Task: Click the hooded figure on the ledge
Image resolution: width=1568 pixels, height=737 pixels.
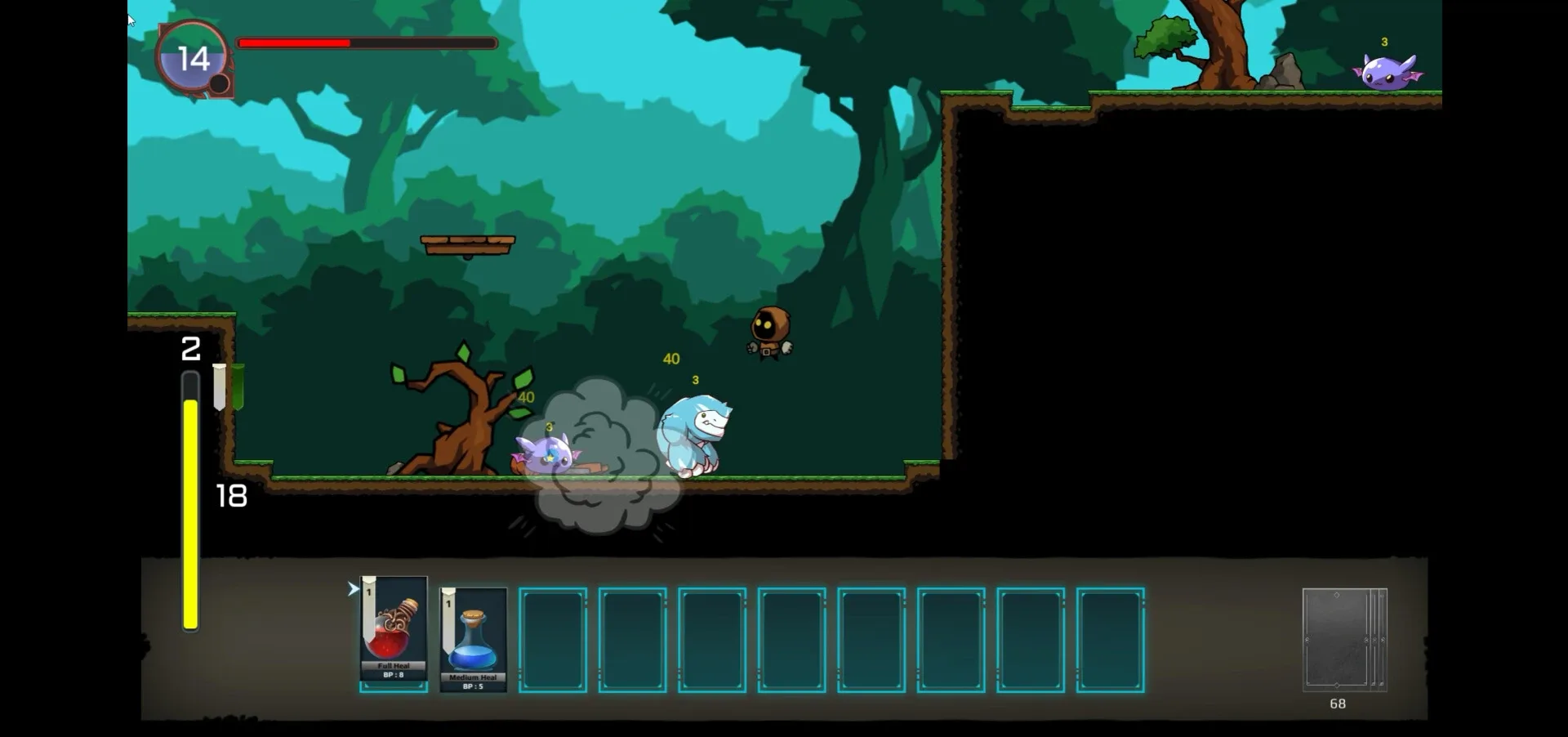Action: [768, 331]
